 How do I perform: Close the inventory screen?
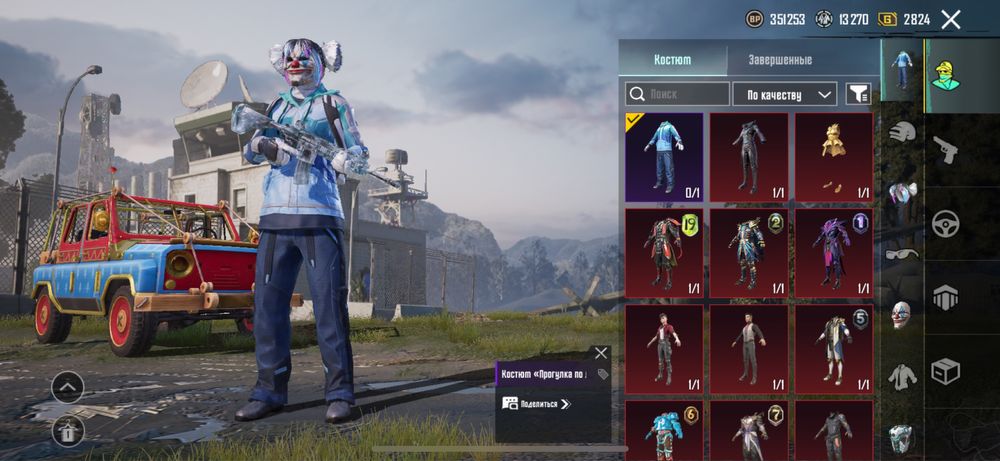click(951, 19)
